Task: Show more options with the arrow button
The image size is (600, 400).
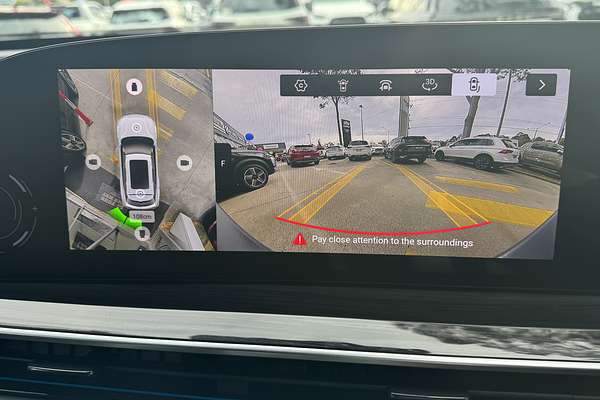Action: pyautogui.click(x=541, y=85)
